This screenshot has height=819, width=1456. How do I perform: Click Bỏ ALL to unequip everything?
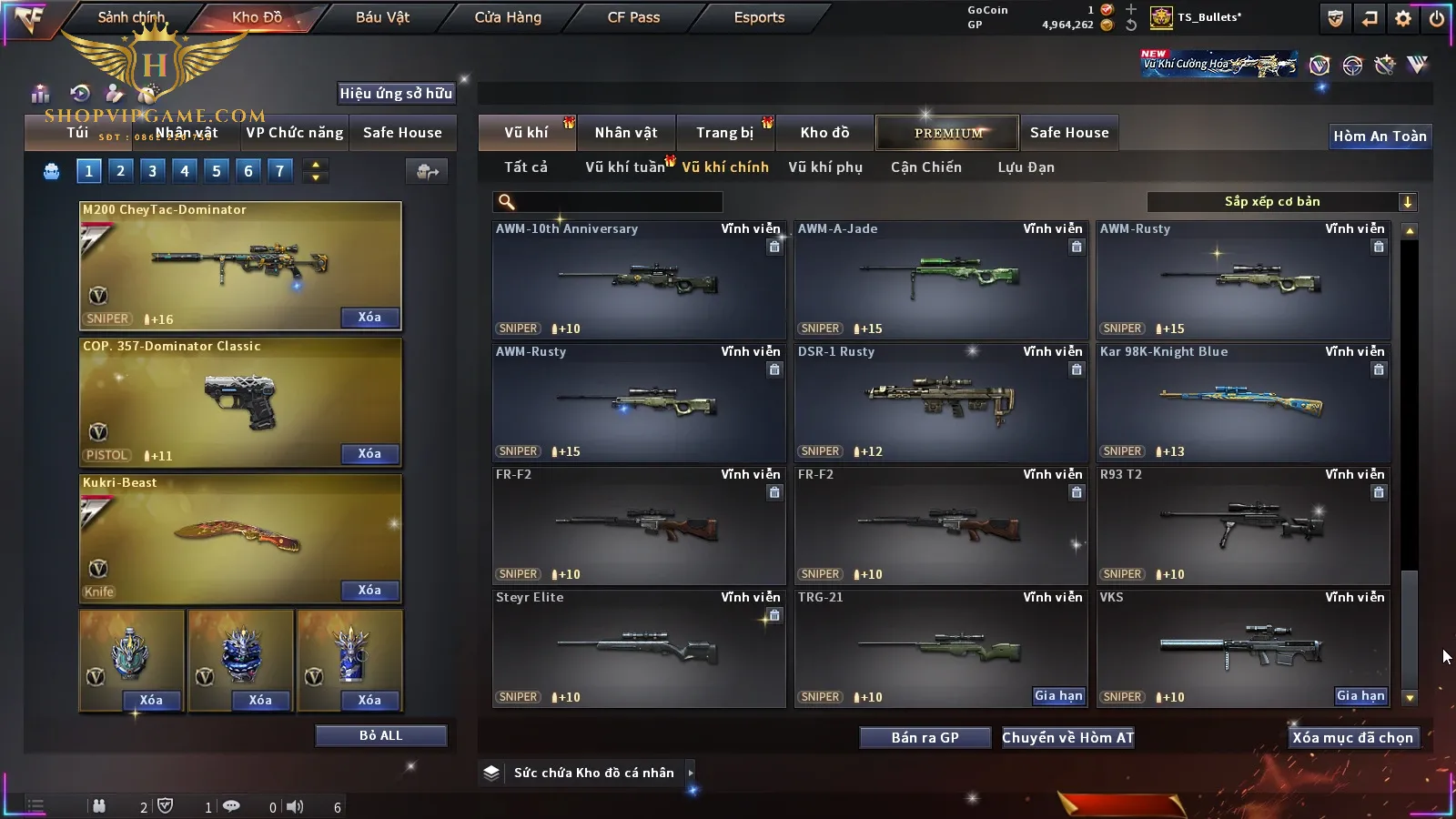tap(380, 735)
